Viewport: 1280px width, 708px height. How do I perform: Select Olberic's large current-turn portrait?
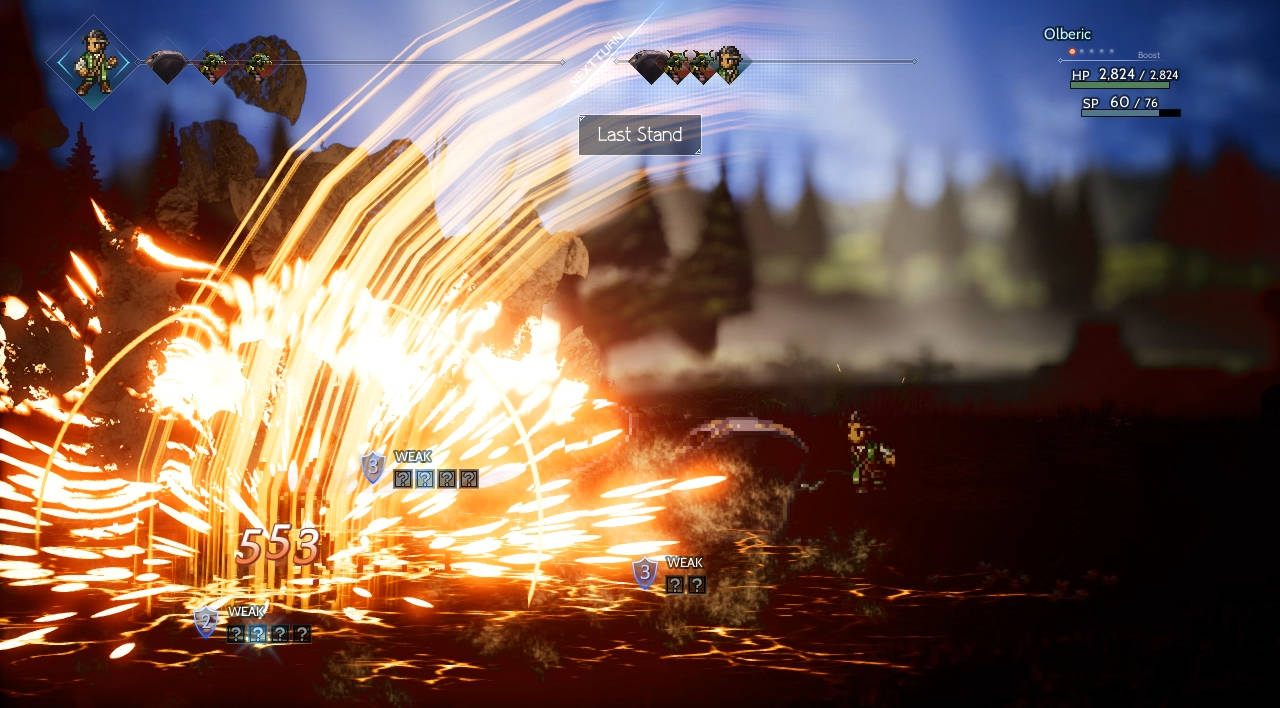point(93,61)
